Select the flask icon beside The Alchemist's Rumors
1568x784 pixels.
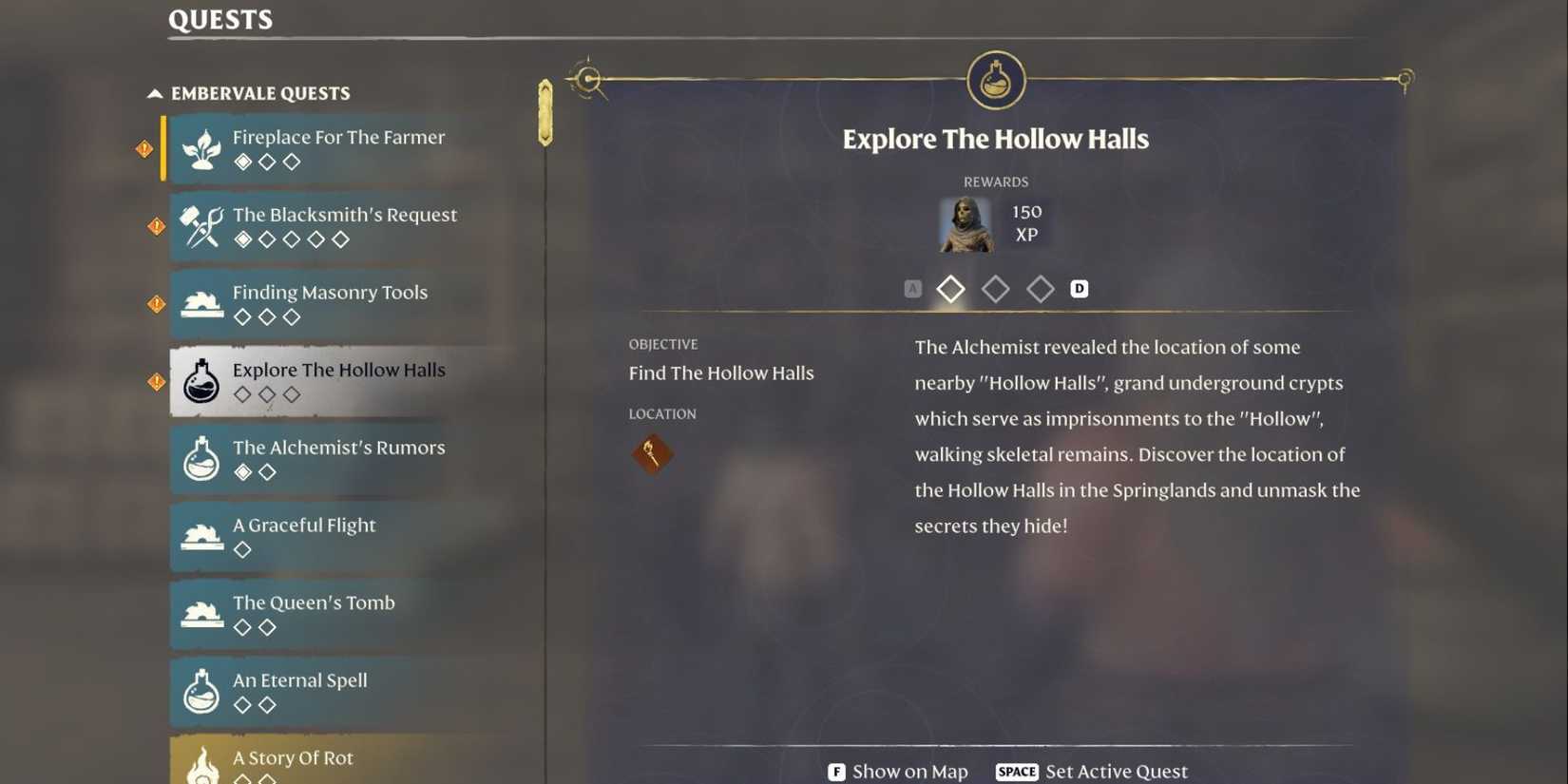coord(201,459)
